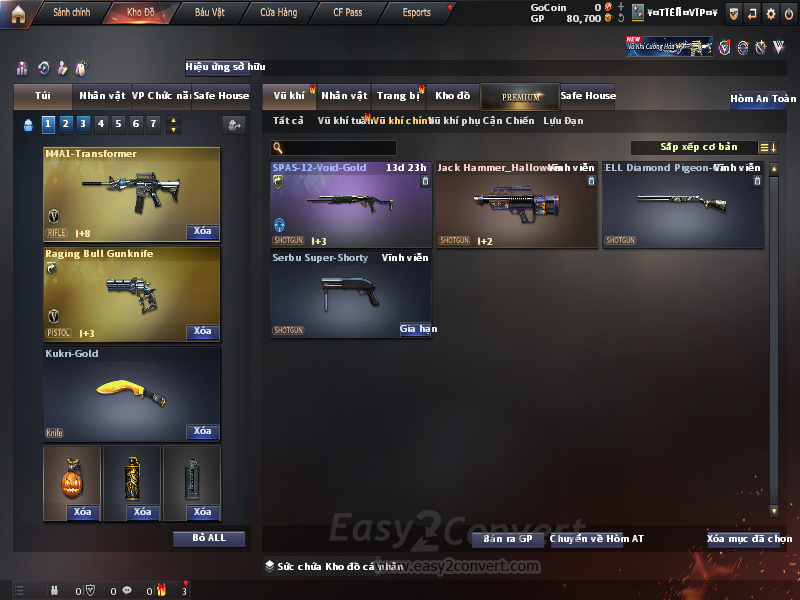The width and height of the screenshot is (800, 600).
Task: Open the Esports menu
Action: coord(416,13)
